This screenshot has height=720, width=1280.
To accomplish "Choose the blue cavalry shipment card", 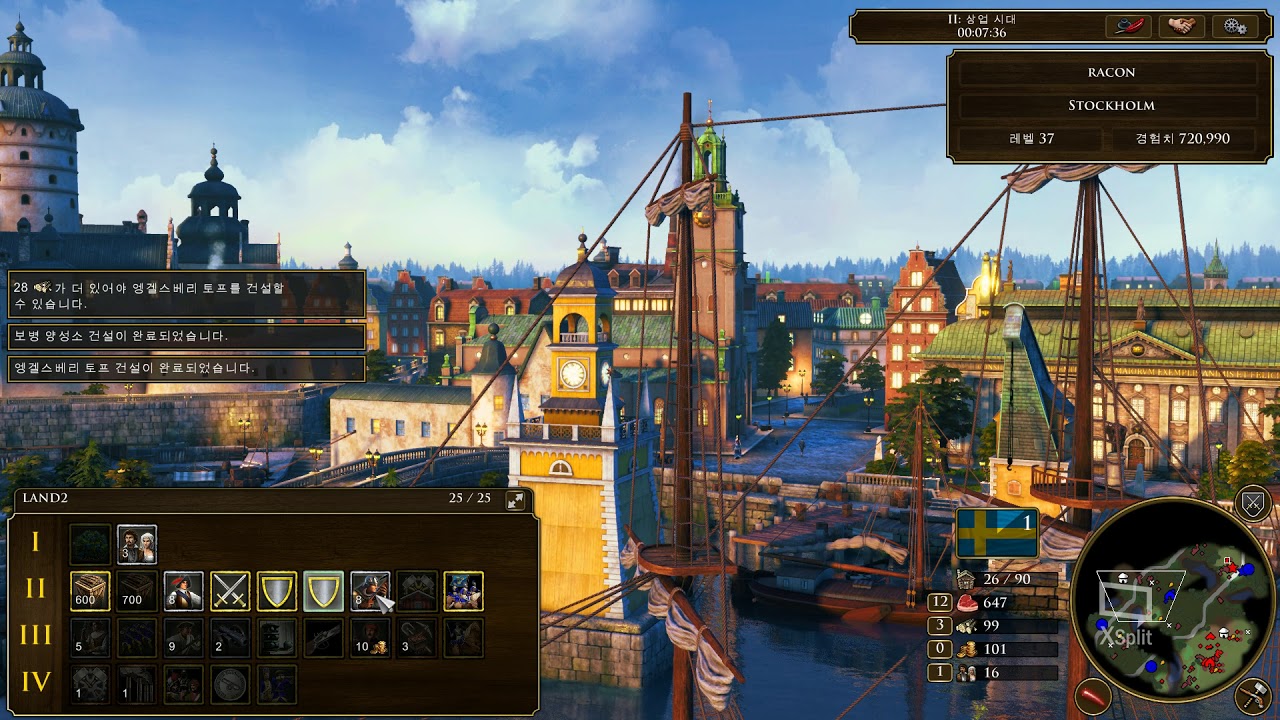I will tap(463, 591).
